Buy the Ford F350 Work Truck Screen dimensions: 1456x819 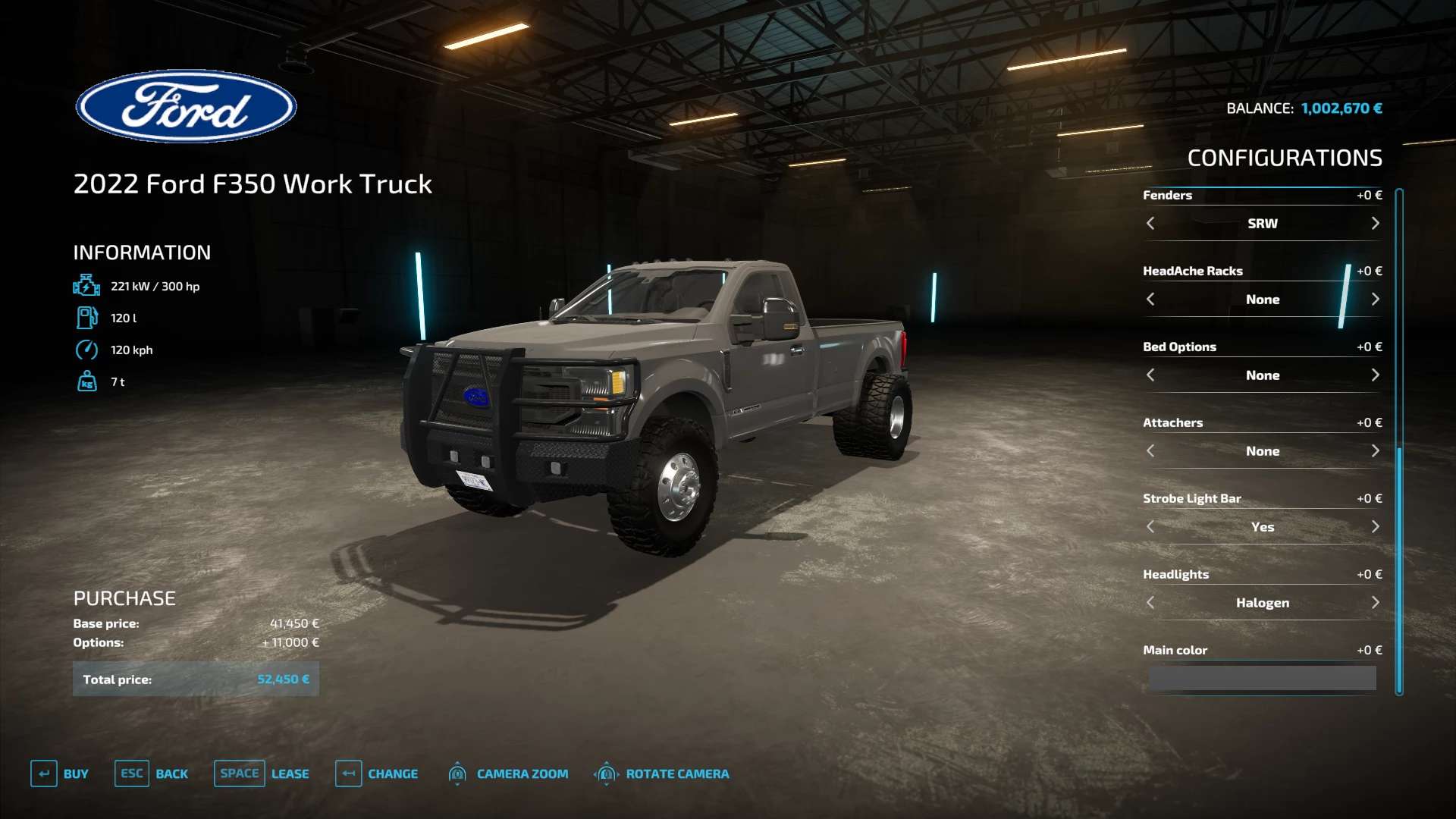coord(60,773)
